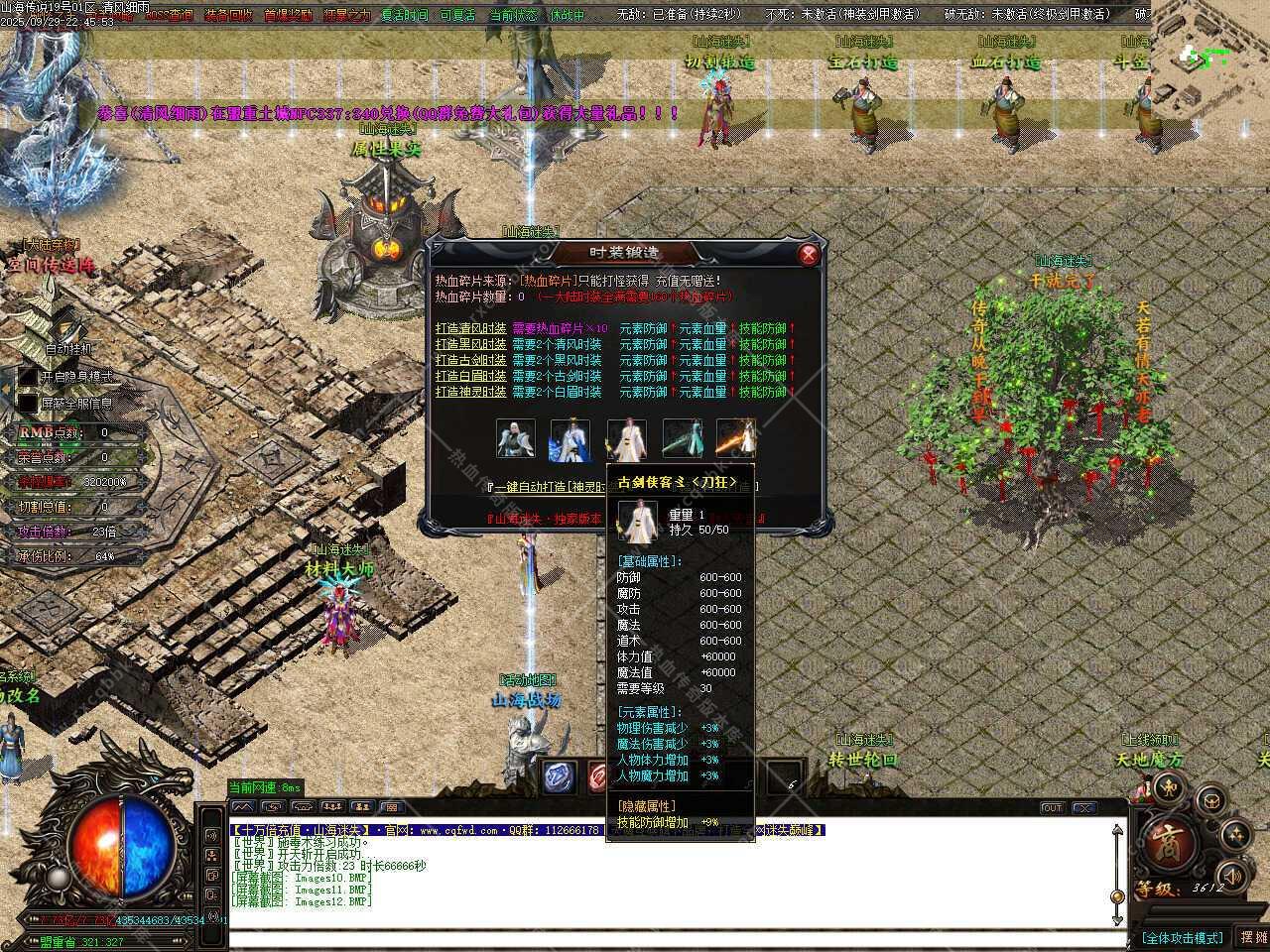Viewport: 1270px width, 952px height.
Task: Choose the 打造神灵时装 option
Action: [470, 392]
